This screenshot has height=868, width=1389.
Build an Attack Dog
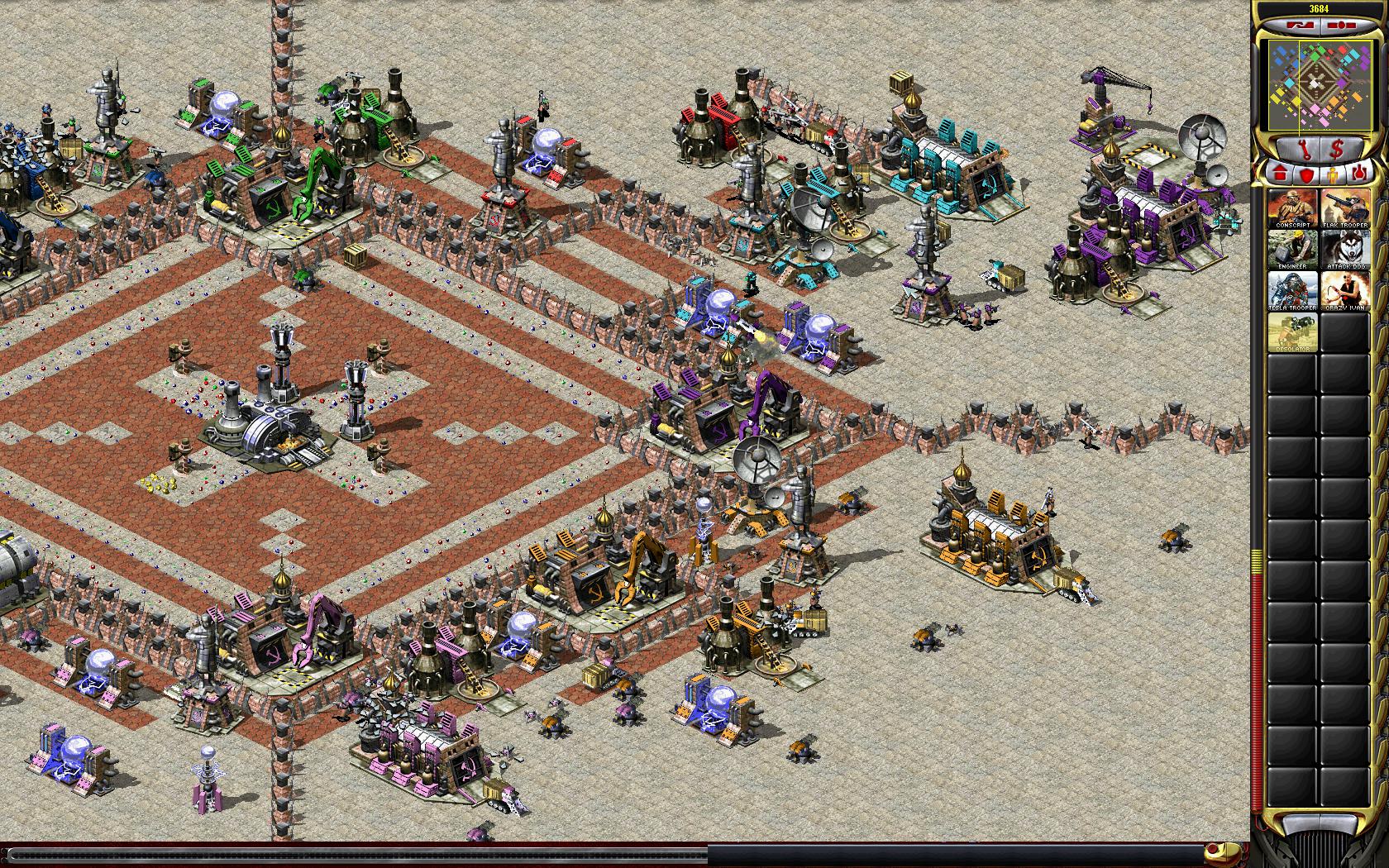(1344, 250)
